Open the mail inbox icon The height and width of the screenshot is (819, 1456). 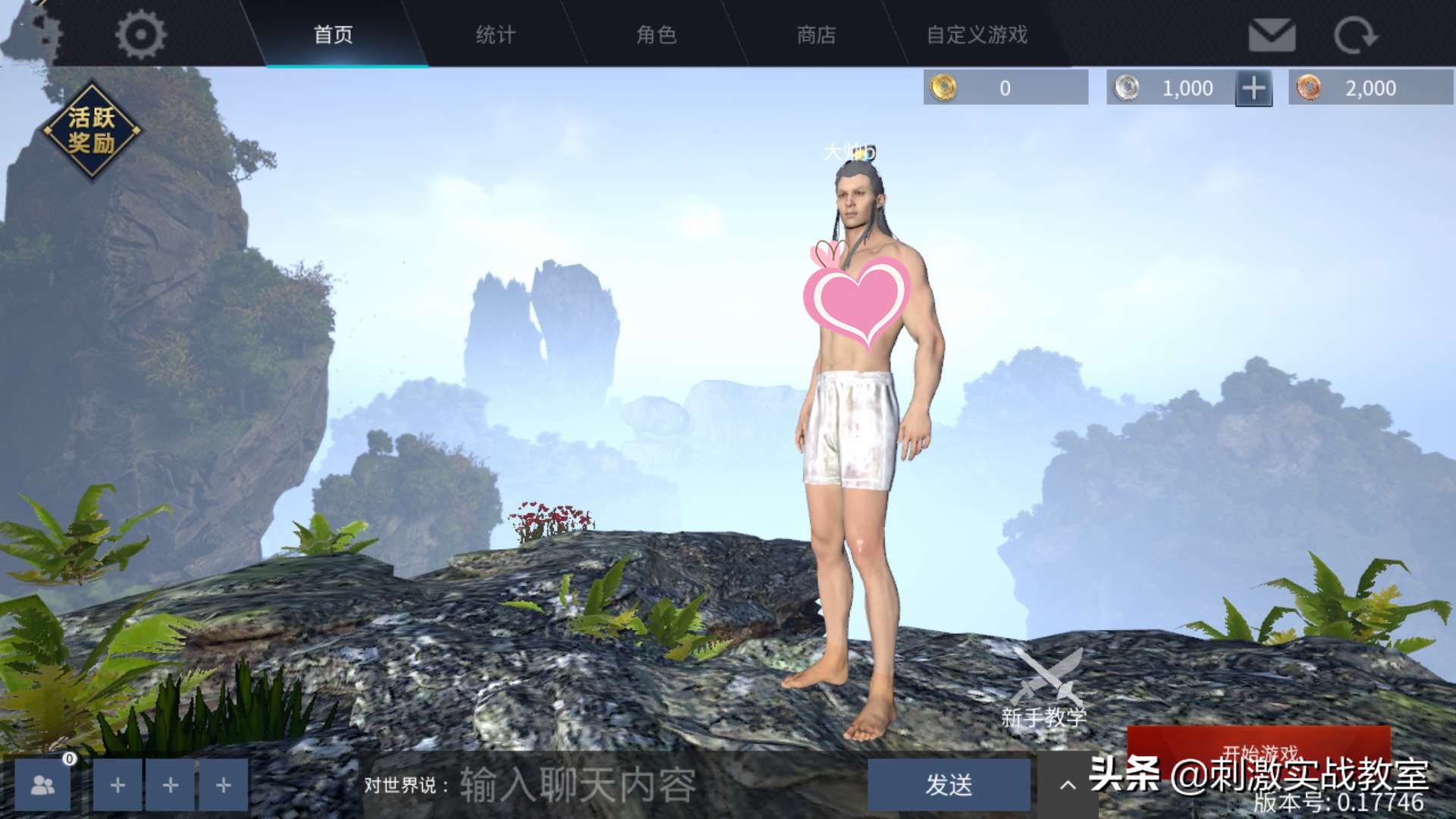point(1272,34)
